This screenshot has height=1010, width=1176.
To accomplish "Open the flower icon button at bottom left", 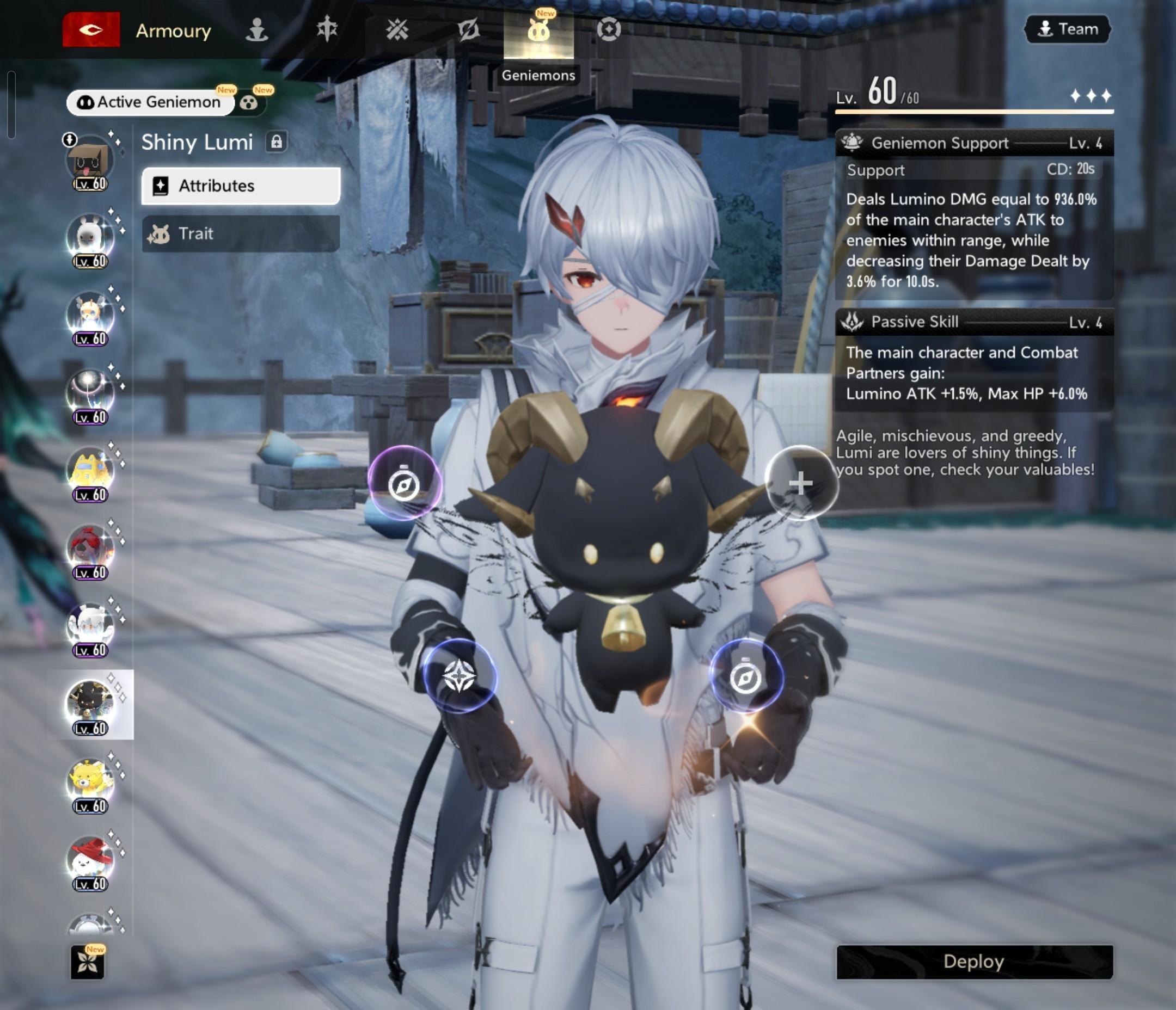I will (88, 962).
